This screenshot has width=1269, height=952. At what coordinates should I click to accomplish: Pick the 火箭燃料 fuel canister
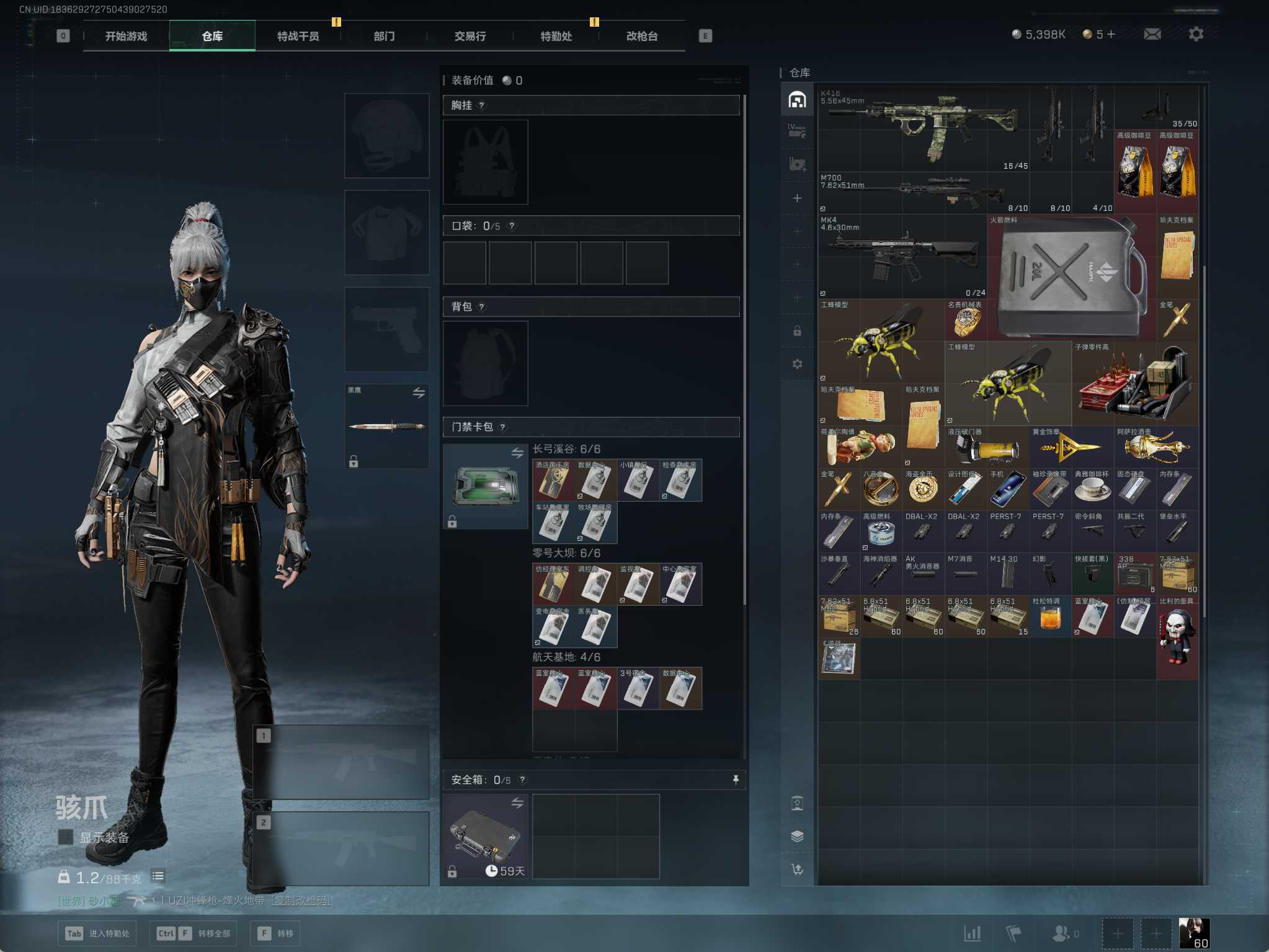click(x=1071, y=276)
